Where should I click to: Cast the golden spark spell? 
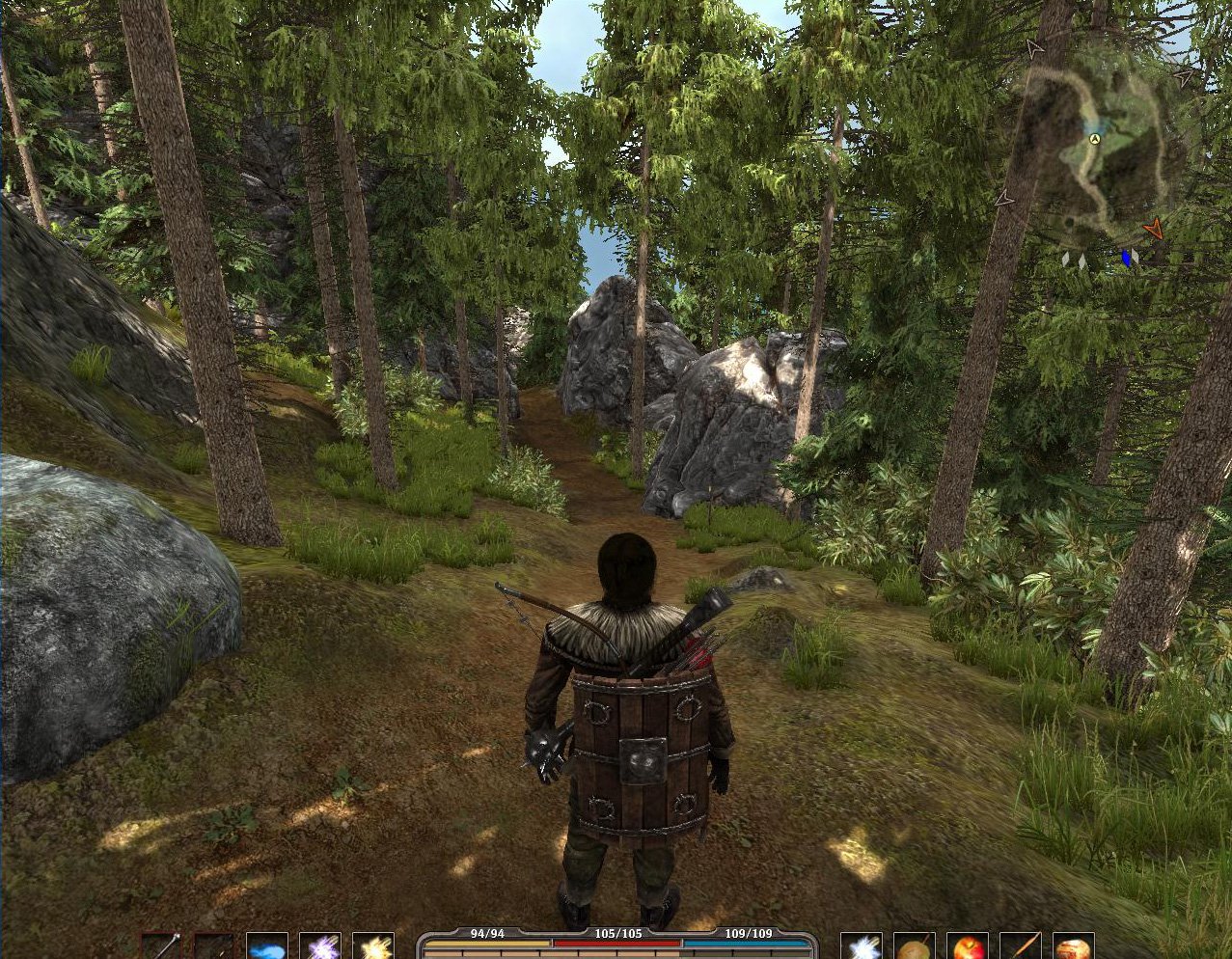(x=372, y=946)
